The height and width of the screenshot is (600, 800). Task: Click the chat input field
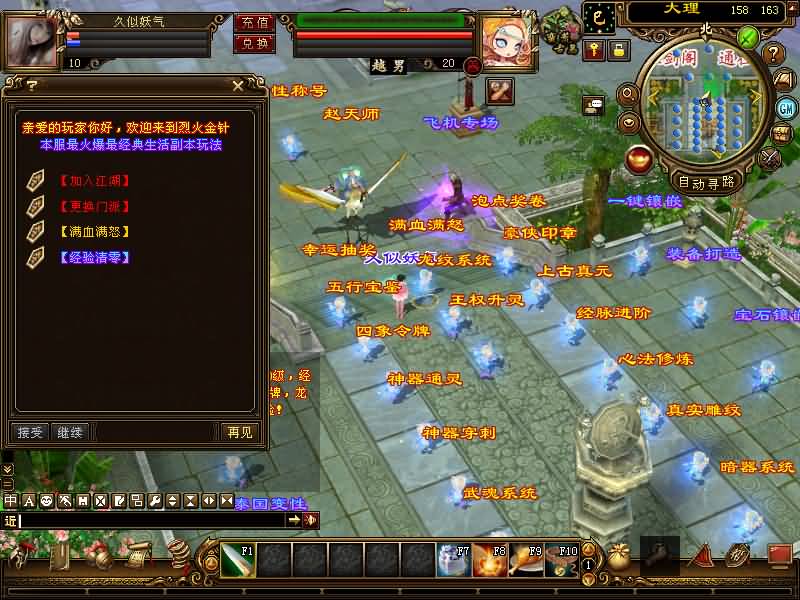click(x=150, y=520)
